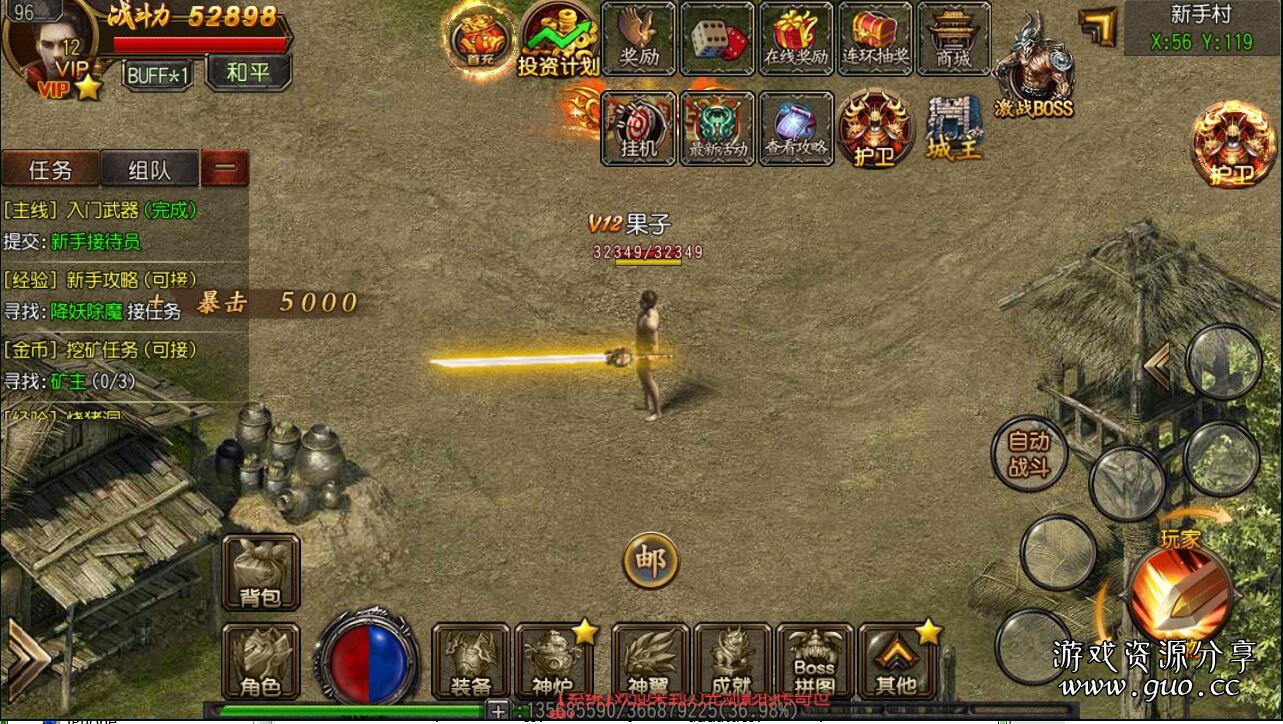Claim 在线奖励 online rewards gift
This screenshot has height=724, width=1283.
796,38
